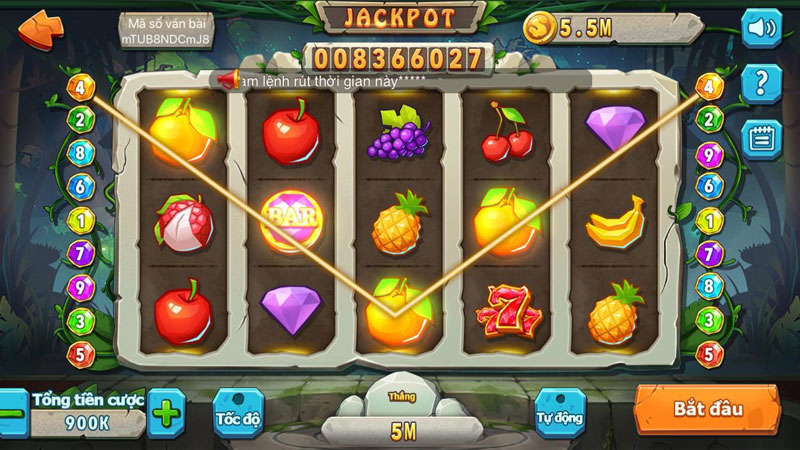The height and width of the screenshot is (450, 800).
Task: Open the notepad history button
Action: tap(761, 138)
